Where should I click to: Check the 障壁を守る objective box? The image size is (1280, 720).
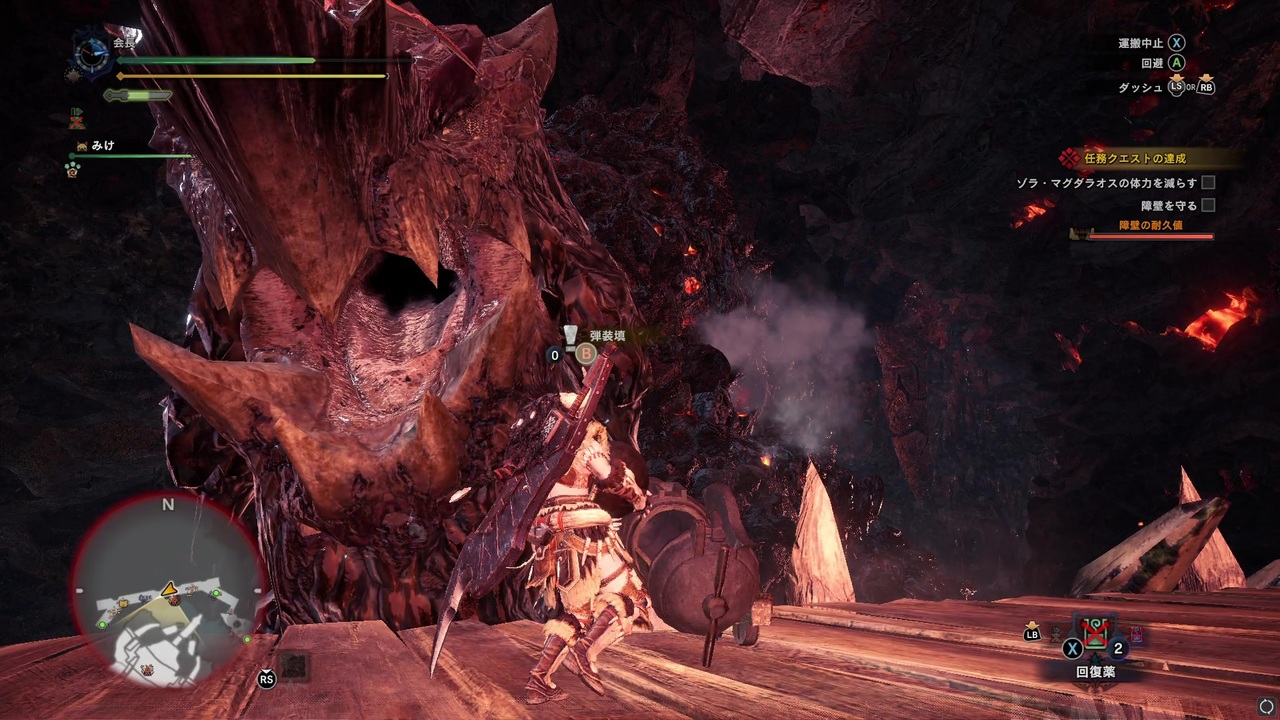1208,205
